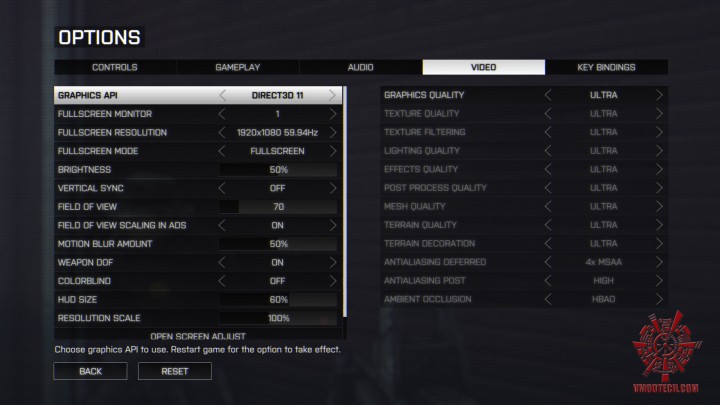Toggle Weapon DOF using right arrow
Screen dimensions: 720x405
333,262
